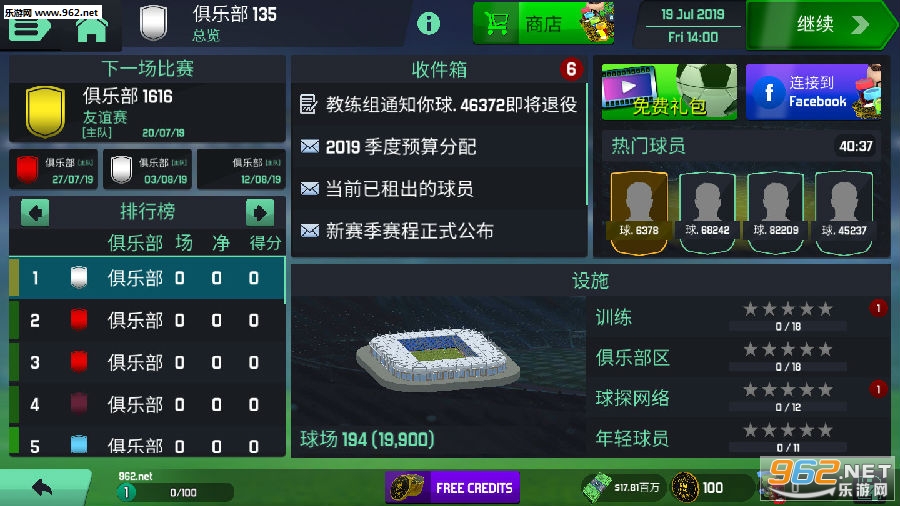Screen dimensions: 900x506
Task: Open the 球探网络 scouting network row
Action: pyautogui.click(x=738, y=397)
